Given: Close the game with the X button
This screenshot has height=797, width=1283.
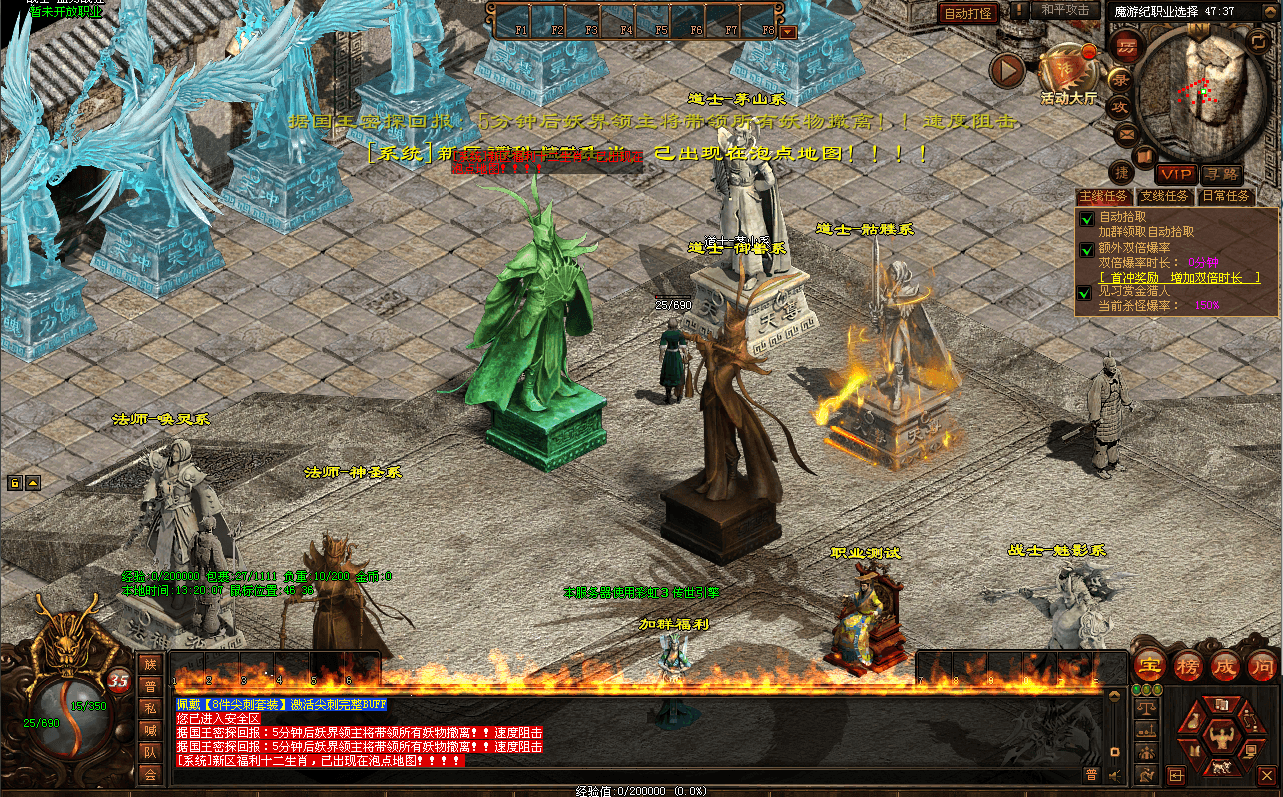Looking at the screenshot, I should pos(1267,775).
